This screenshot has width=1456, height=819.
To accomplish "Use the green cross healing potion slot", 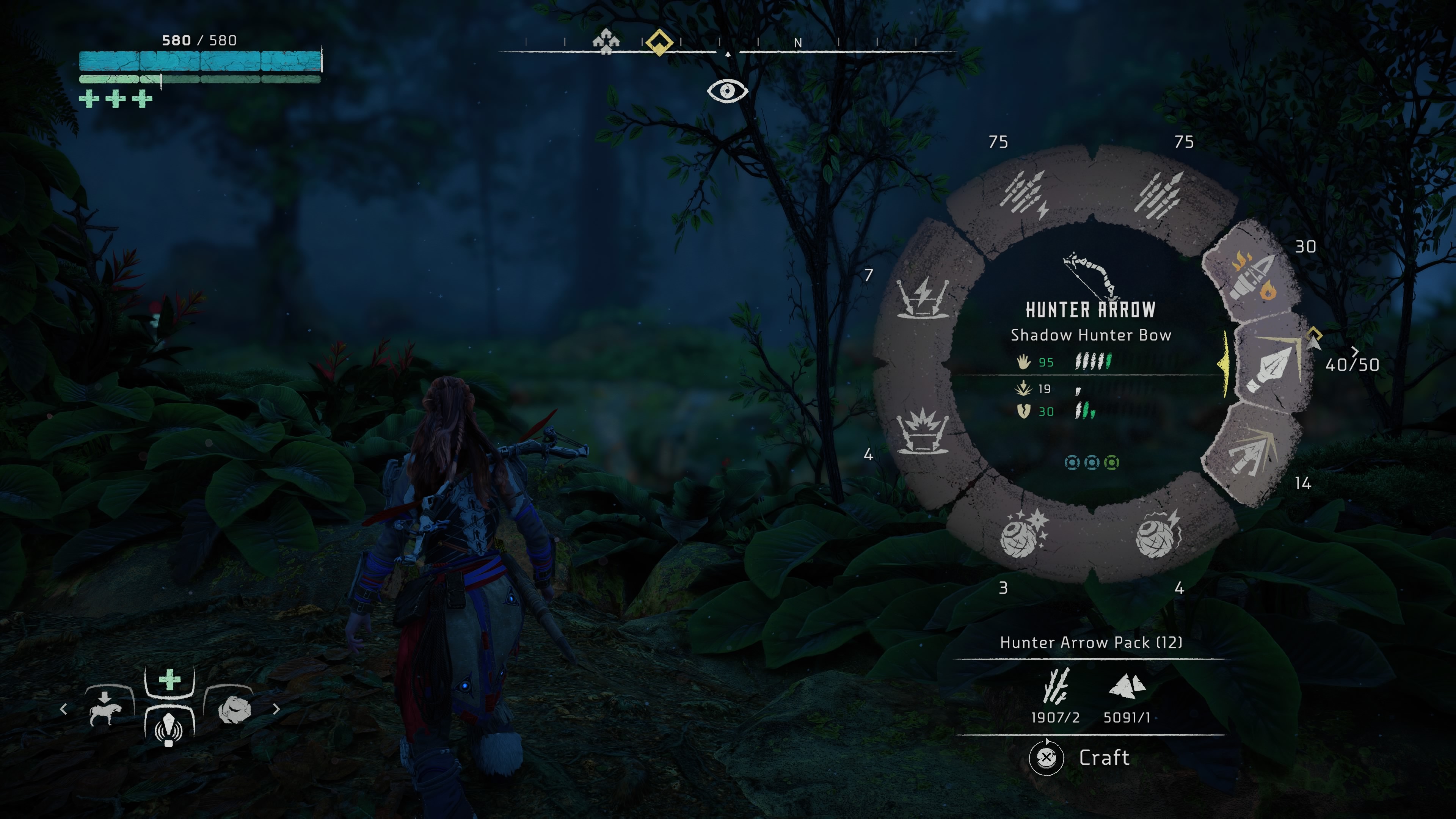I will [169, 679].
